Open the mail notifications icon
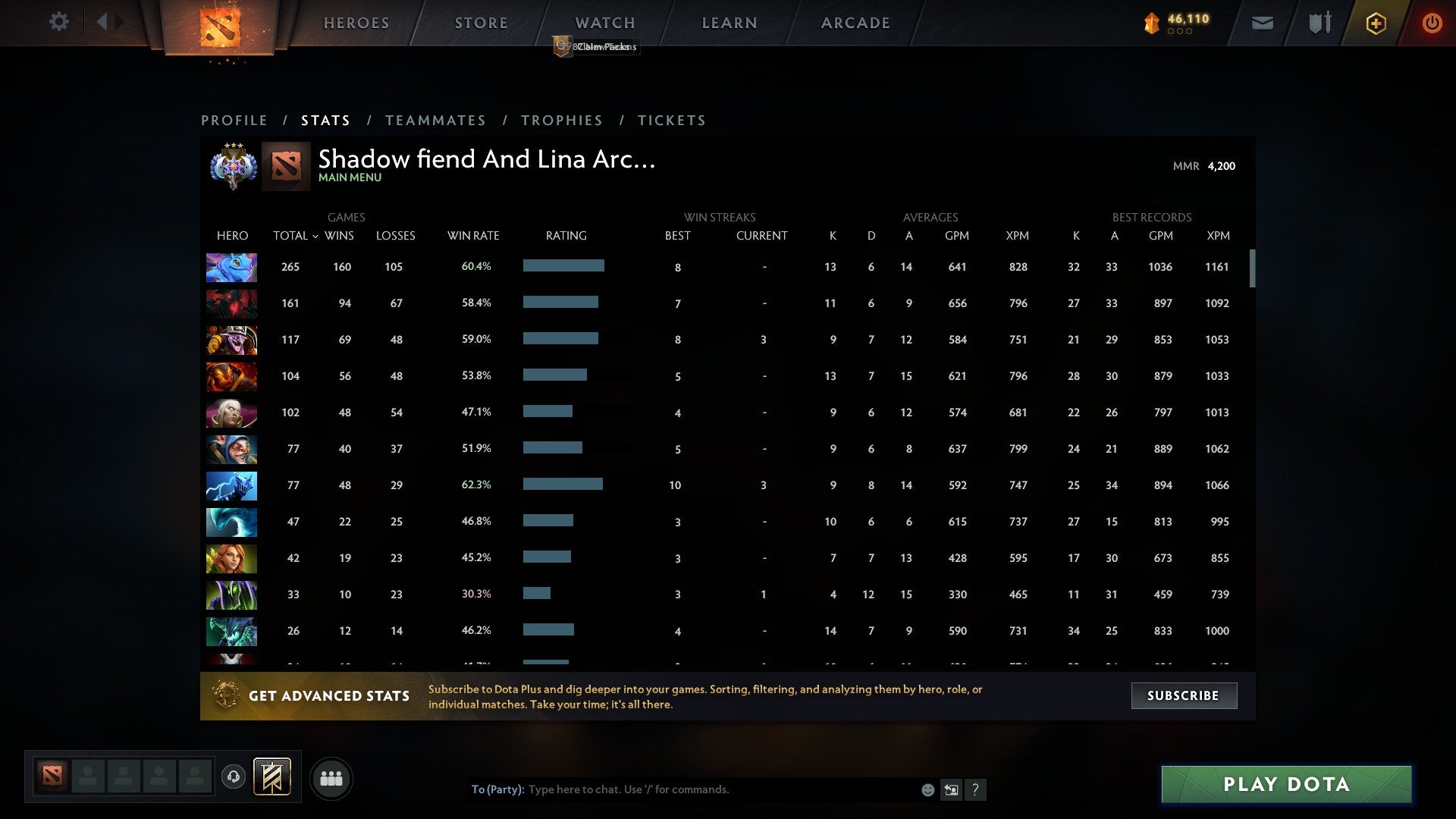1456x819 pixels. pyautogui.click(x=1262, y=23)
